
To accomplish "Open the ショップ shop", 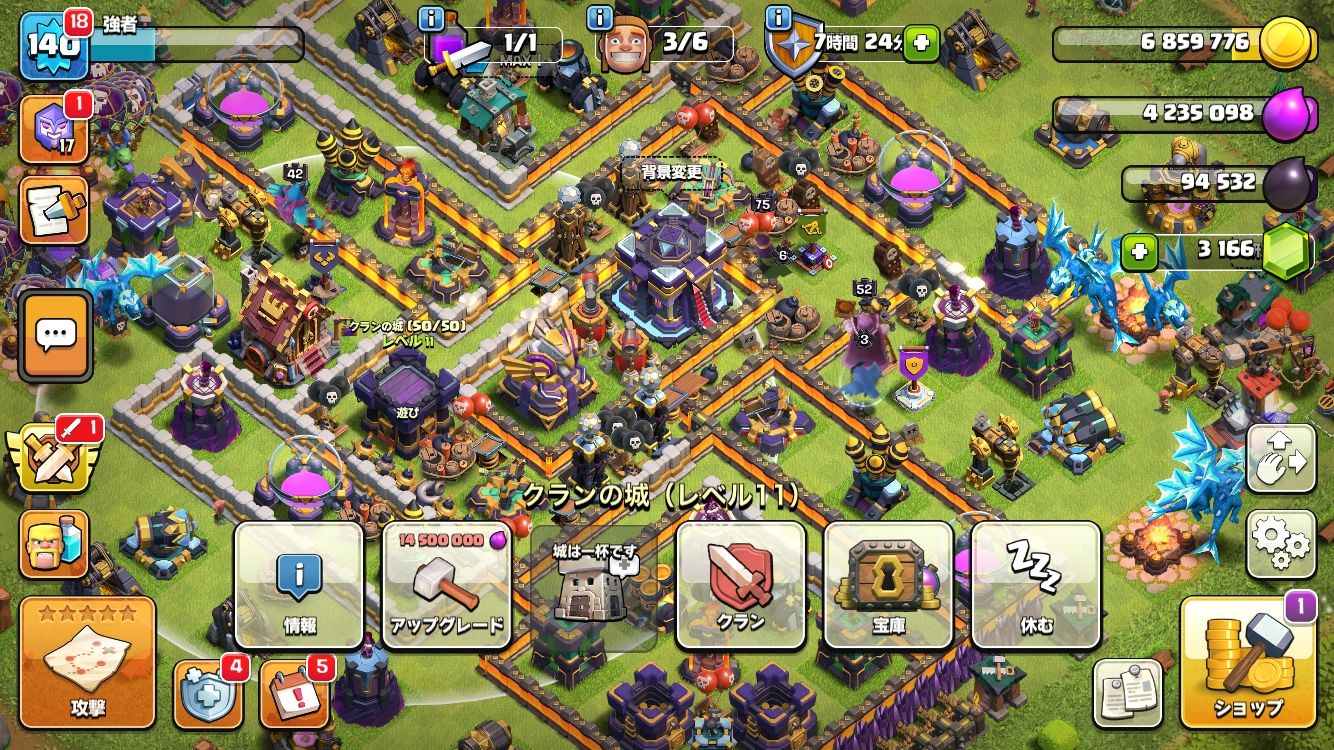I will 1248,662.
